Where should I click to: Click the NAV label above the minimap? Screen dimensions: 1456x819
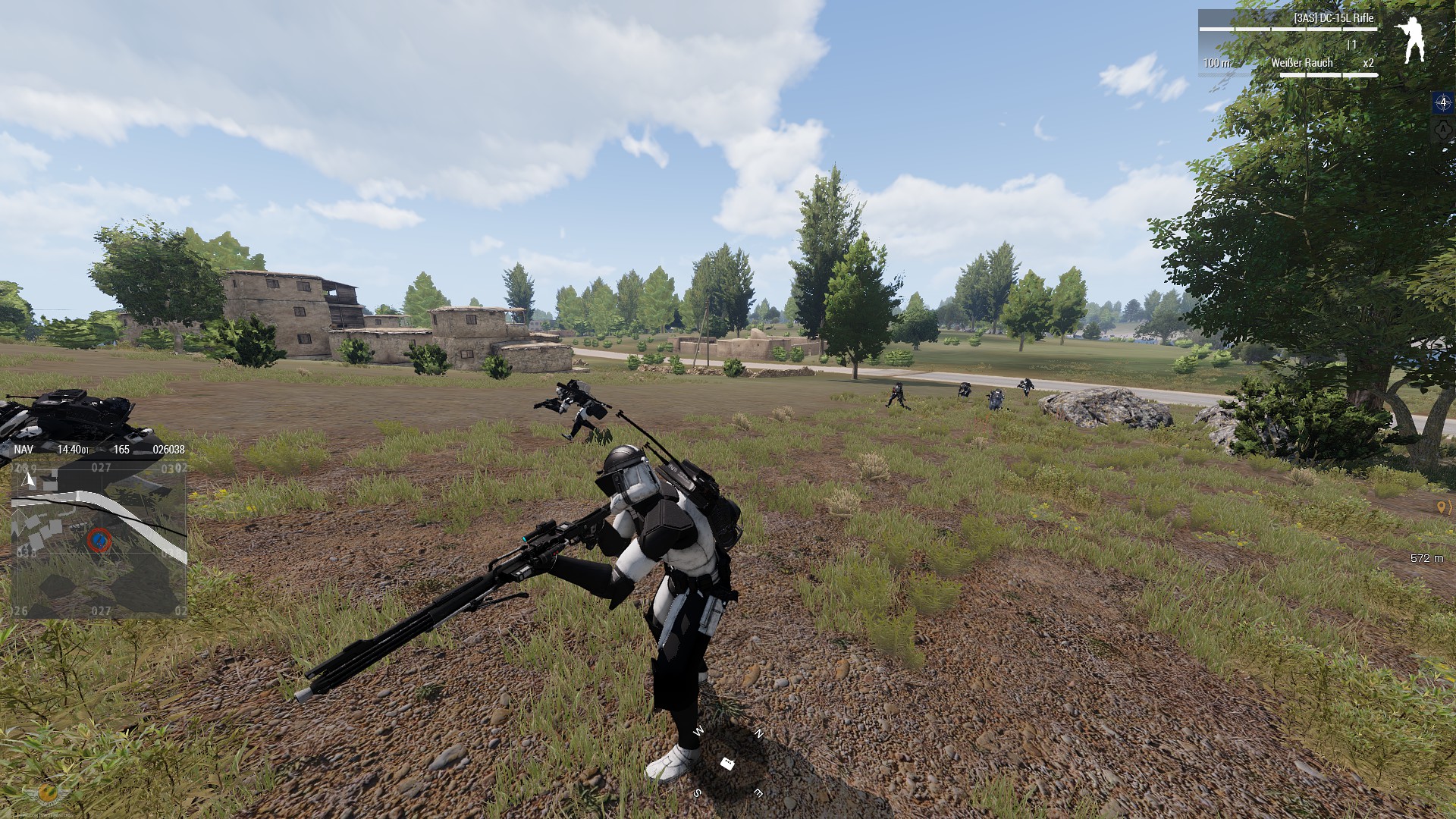(x=24, y=449)
